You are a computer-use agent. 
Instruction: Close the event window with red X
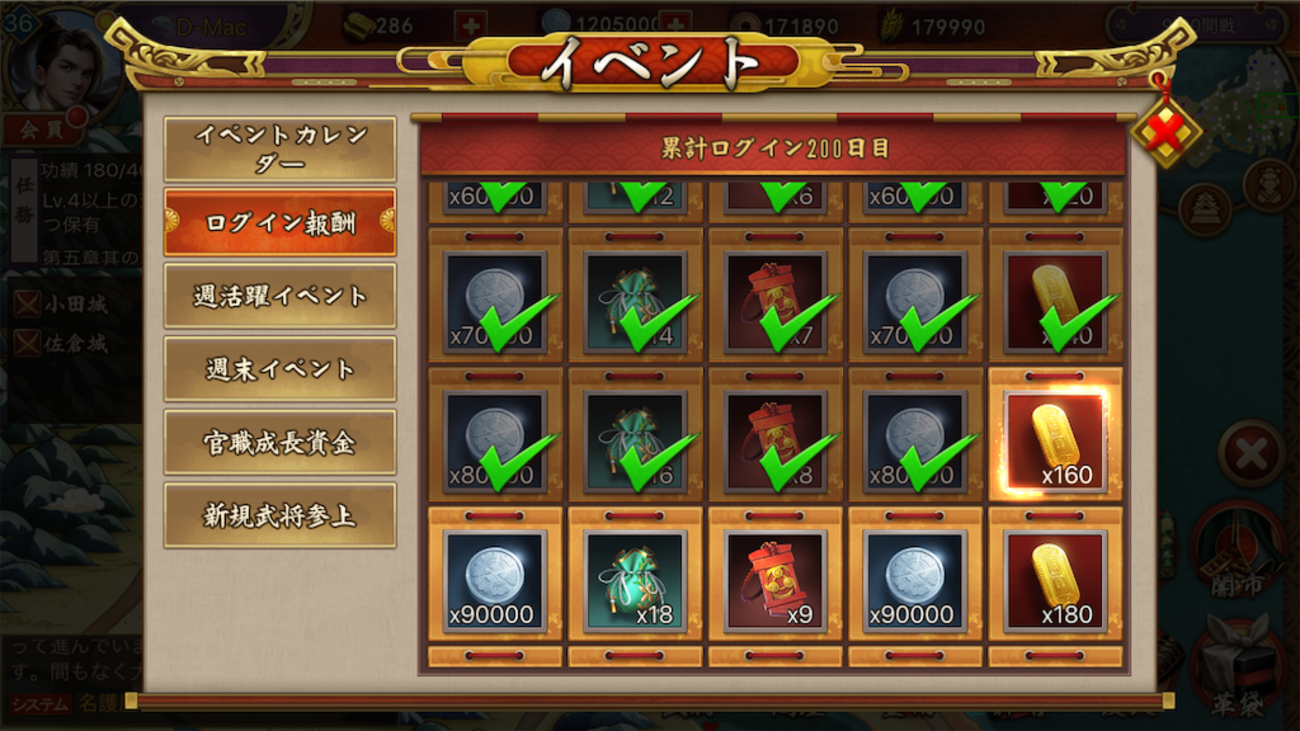(1167, 130)
